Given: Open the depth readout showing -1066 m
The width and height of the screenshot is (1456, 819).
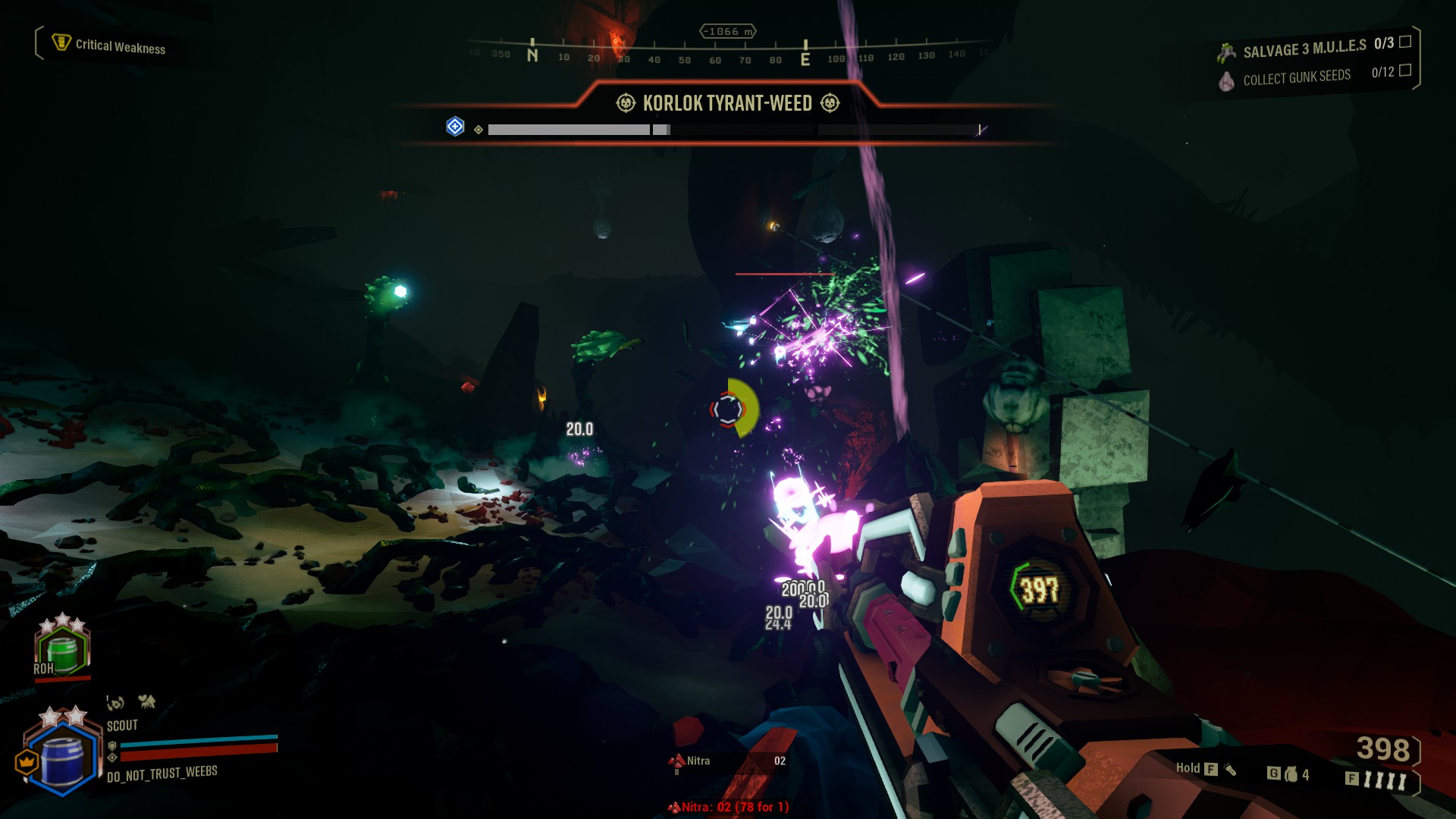Looking at the screenshot, I should (728, 31).
